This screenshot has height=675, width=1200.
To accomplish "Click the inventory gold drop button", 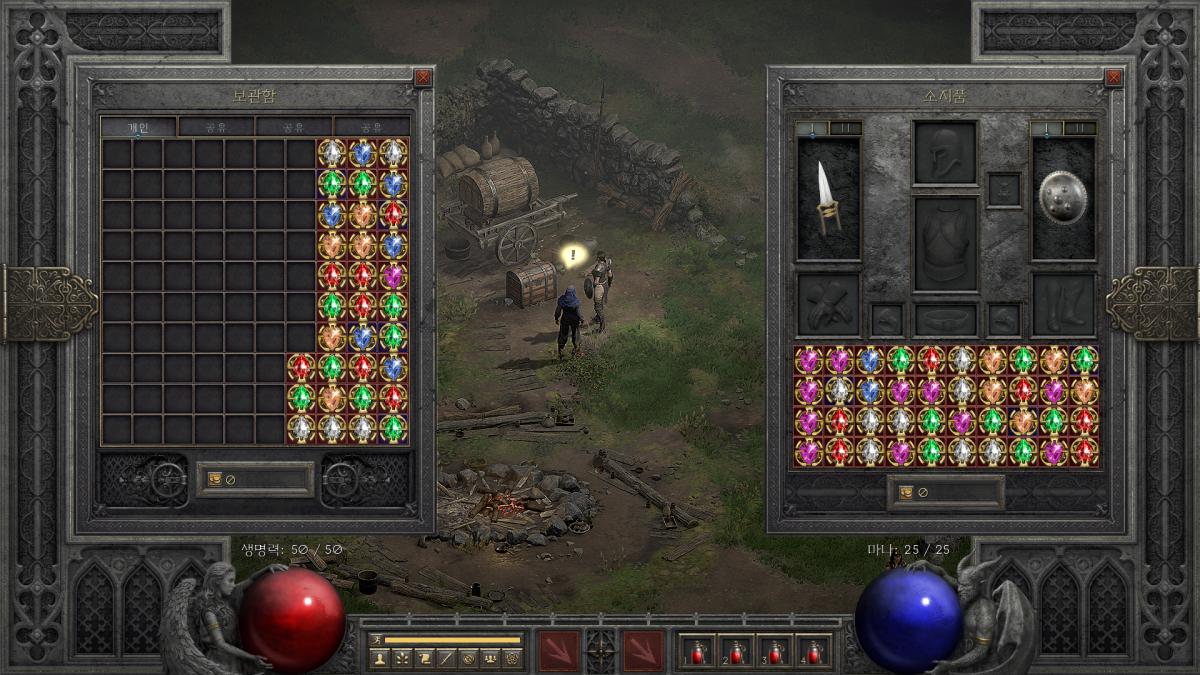I will tap(907, 492).
